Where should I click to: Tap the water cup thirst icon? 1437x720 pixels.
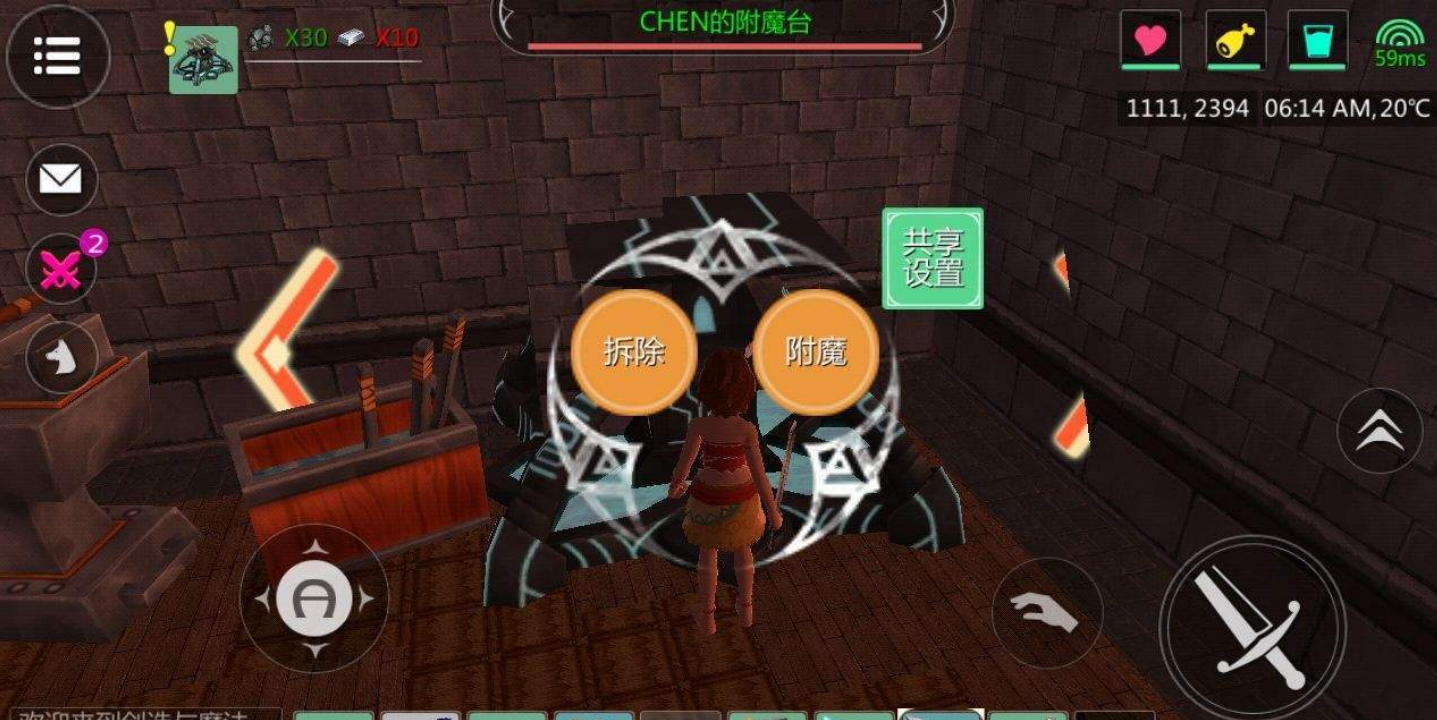[x=1320, y=40]
